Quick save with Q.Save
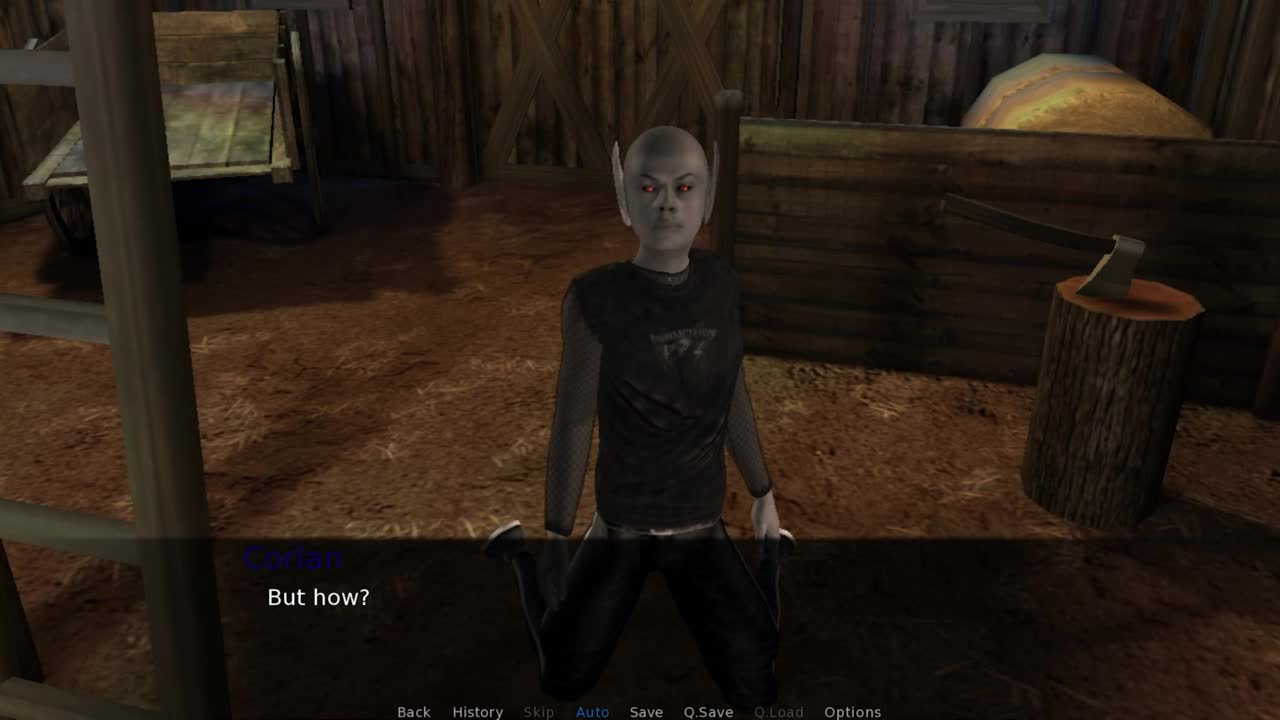 tap(708, 712)
